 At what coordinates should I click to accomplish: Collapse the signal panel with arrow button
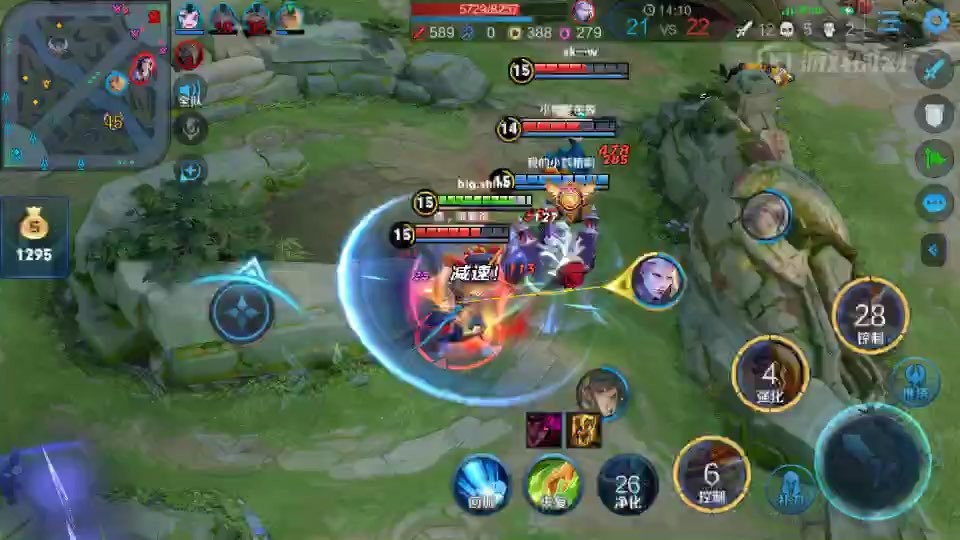click(934, 248)
